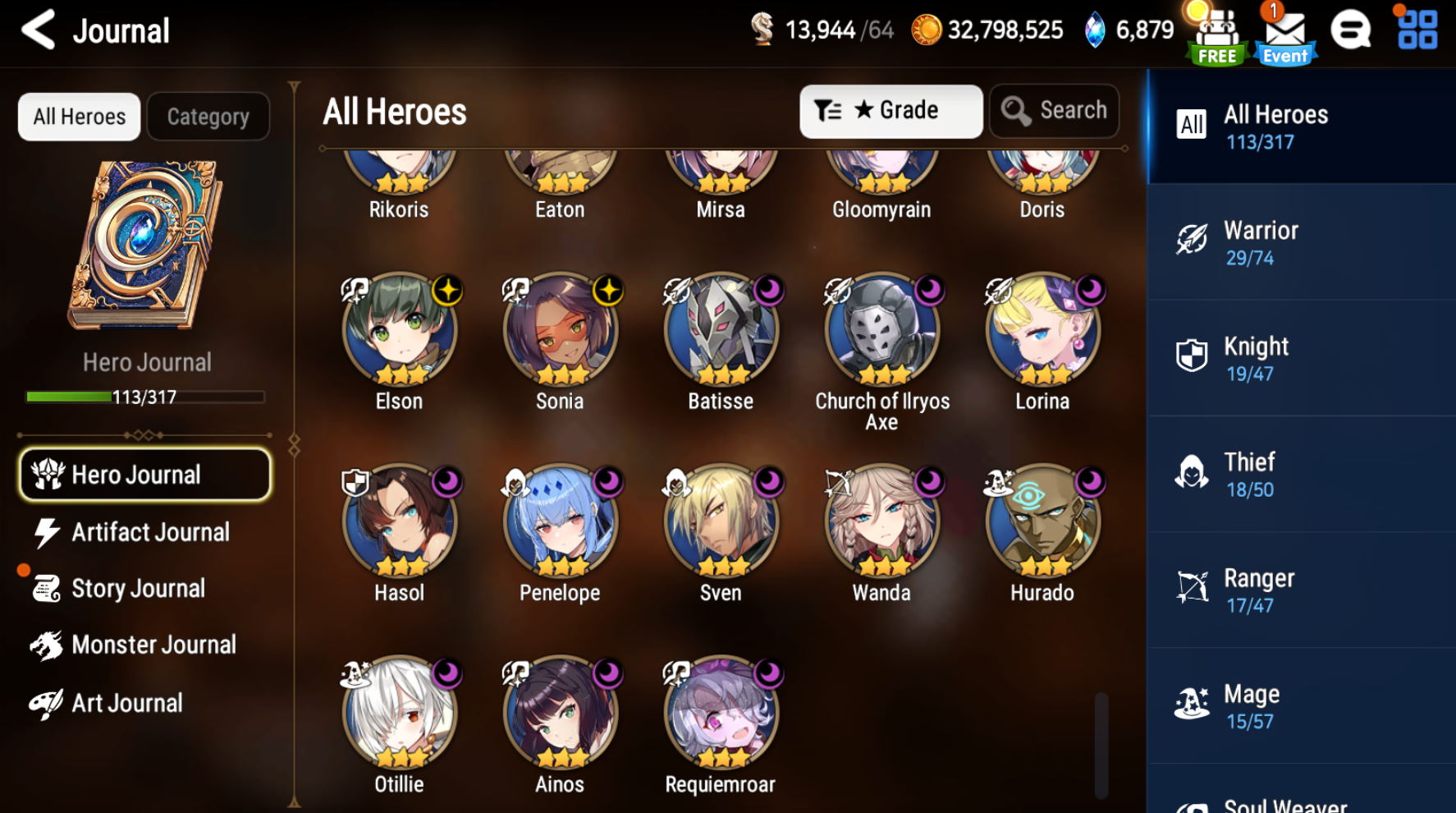Screen dimensions: 1456x813
Task: Click the Search button
Action: [x=1054, y=110]
